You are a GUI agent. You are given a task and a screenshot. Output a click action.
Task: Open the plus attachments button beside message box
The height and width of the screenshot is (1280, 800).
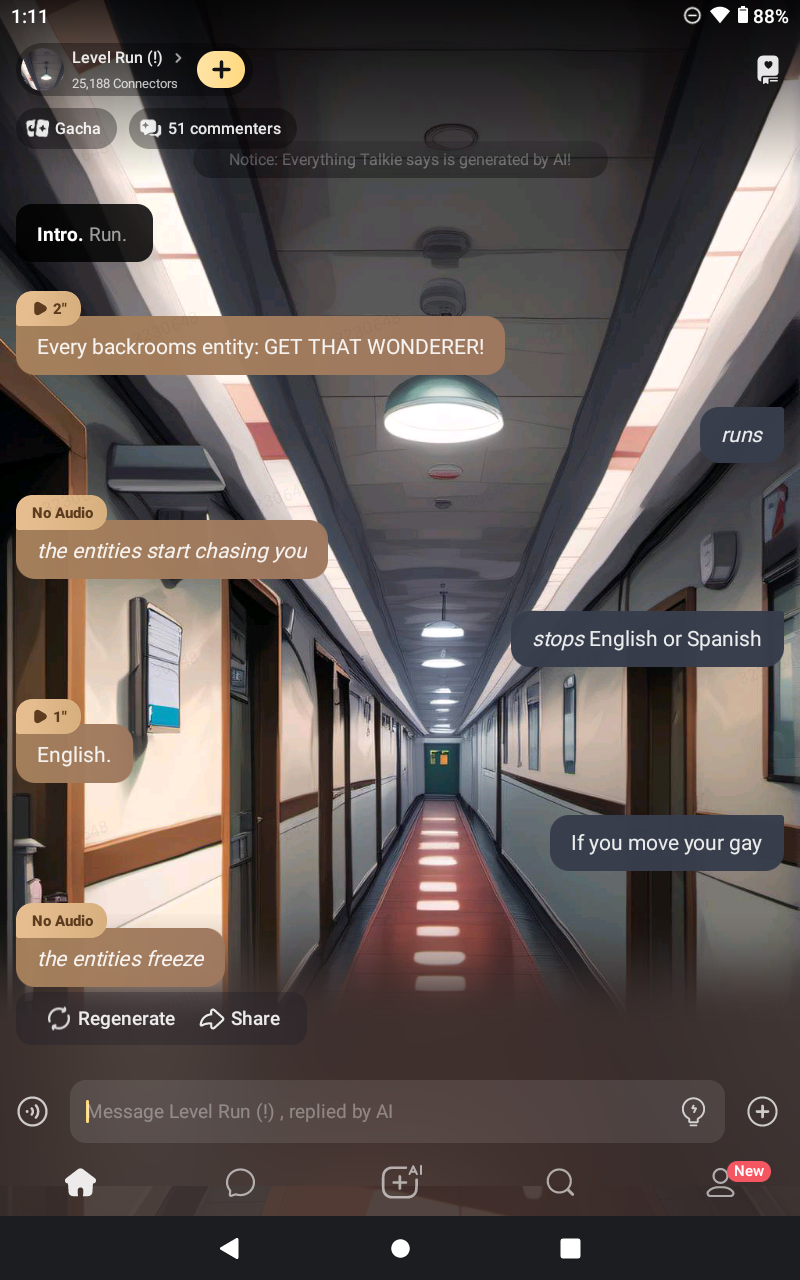point(762,1111)
